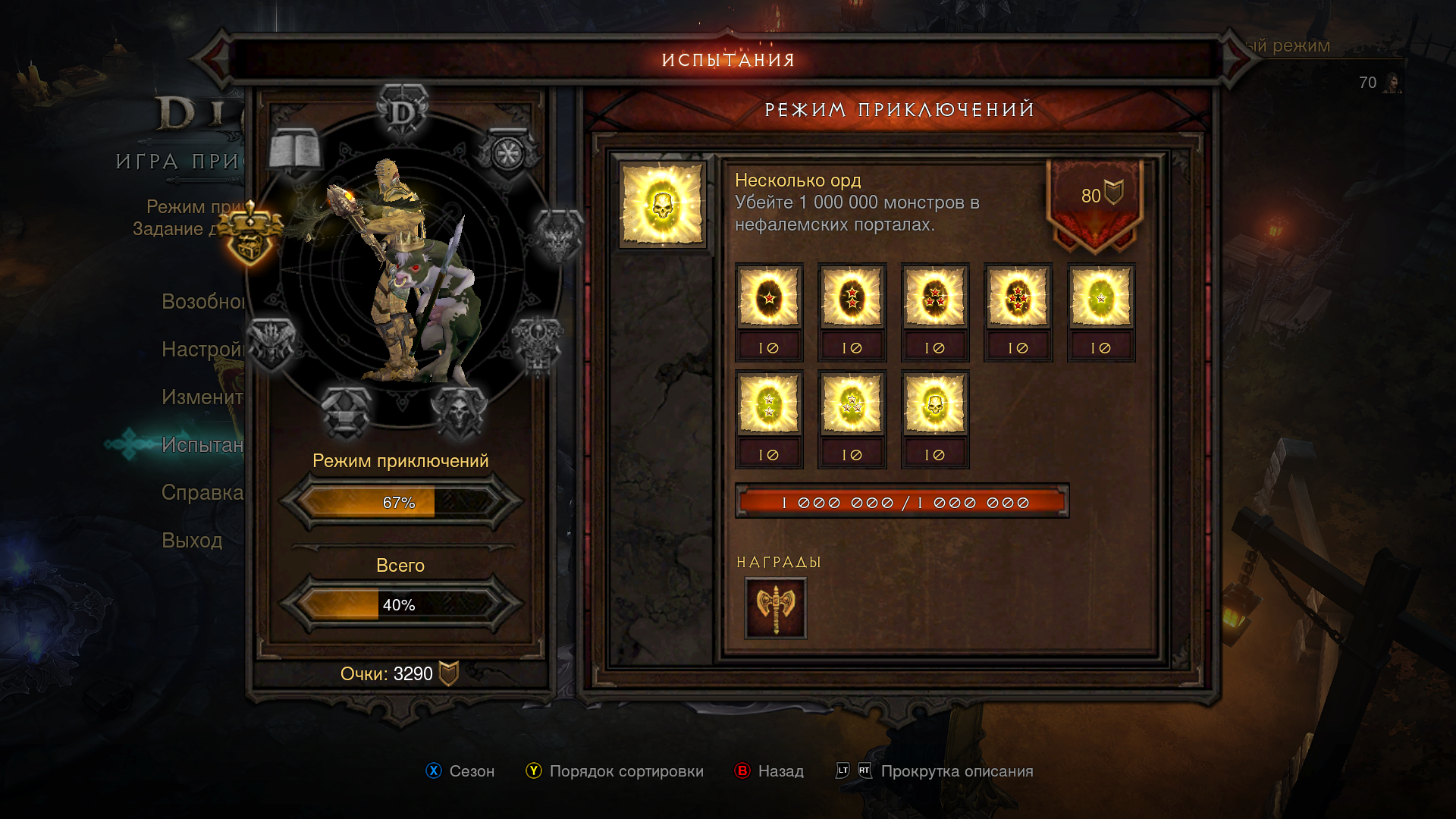
Task: Choose Выход from the main menu
Action: coord(192,541)
